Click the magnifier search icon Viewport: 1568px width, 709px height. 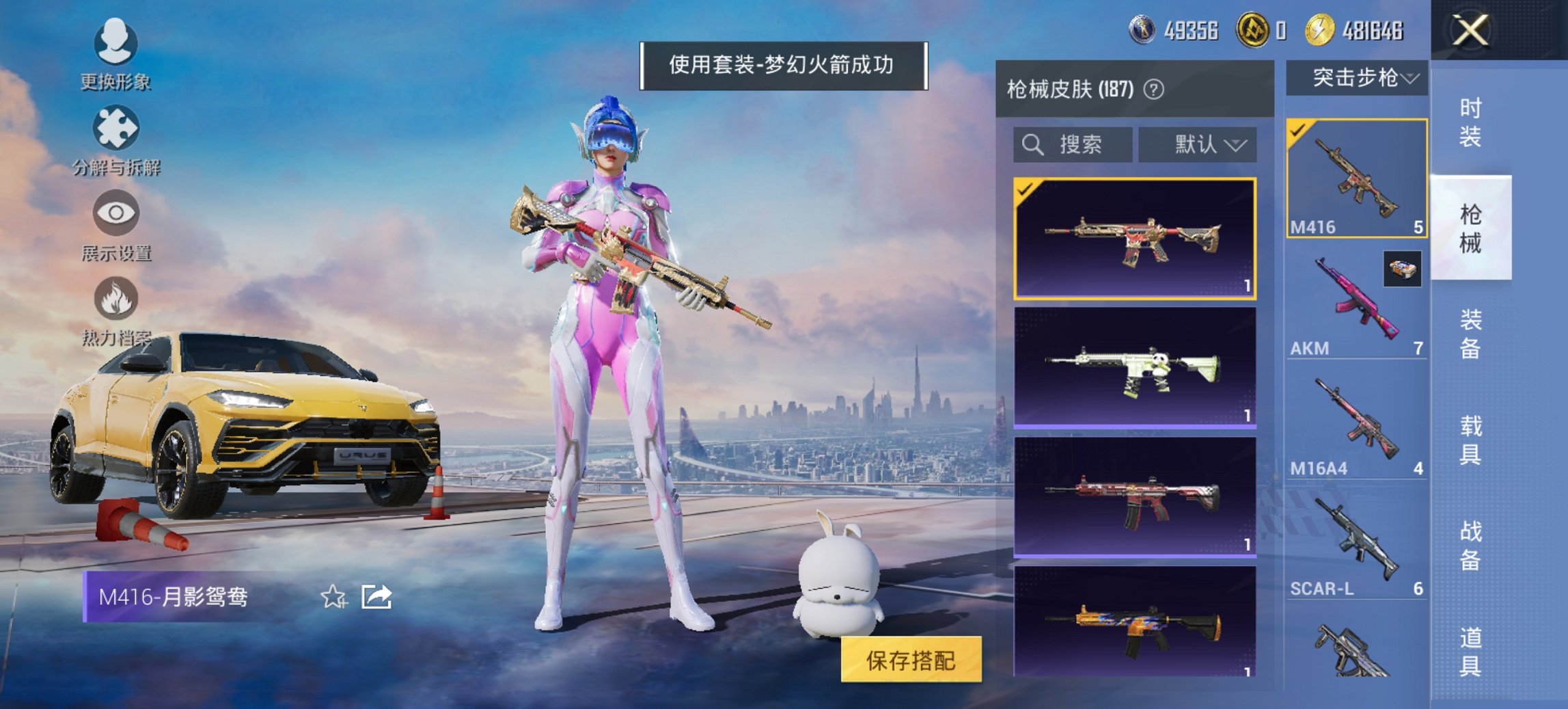click(1032, 145)
